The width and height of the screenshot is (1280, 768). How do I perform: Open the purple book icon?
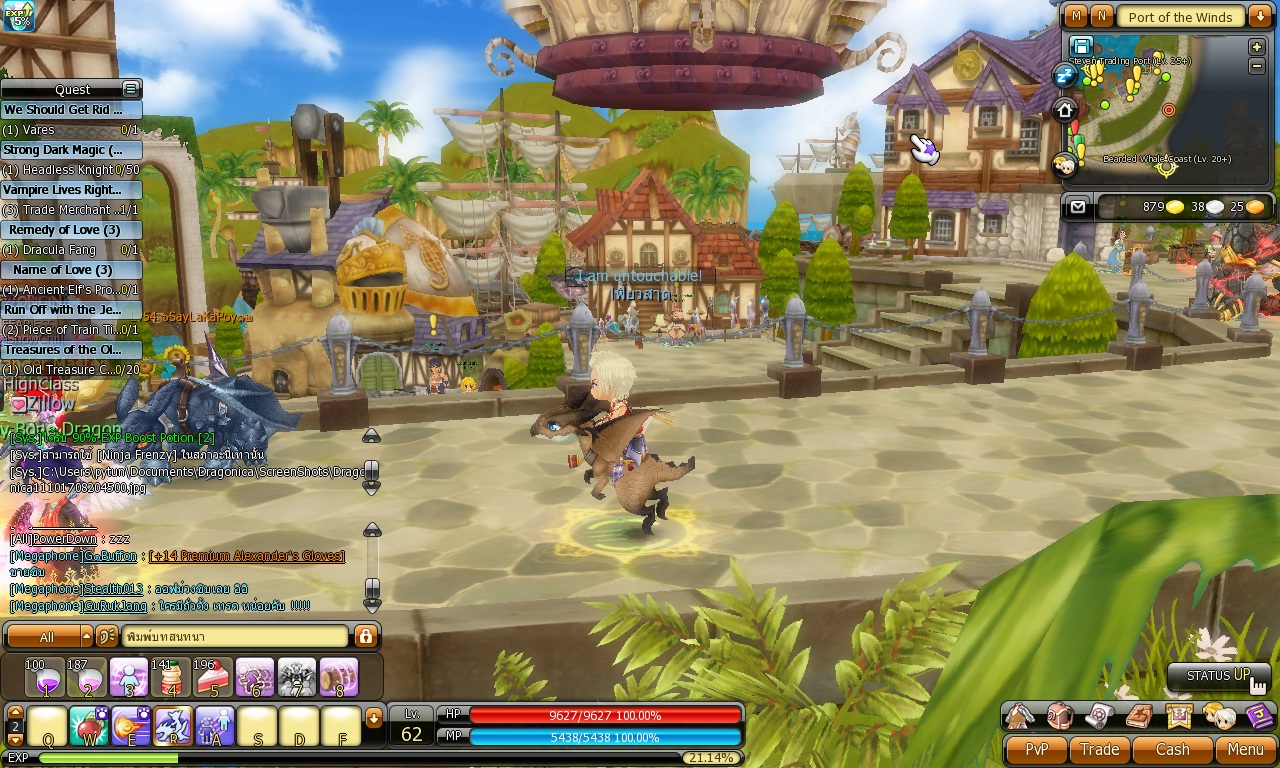(x=1259, y=716)
